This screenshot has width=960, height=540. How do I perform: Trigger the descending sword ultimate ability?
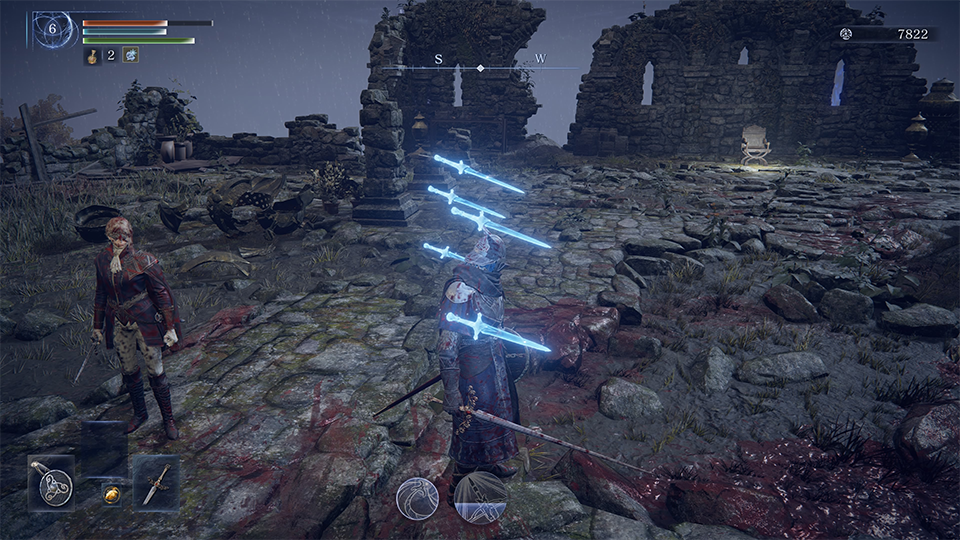pyautogui.click(x=480, y=497)
